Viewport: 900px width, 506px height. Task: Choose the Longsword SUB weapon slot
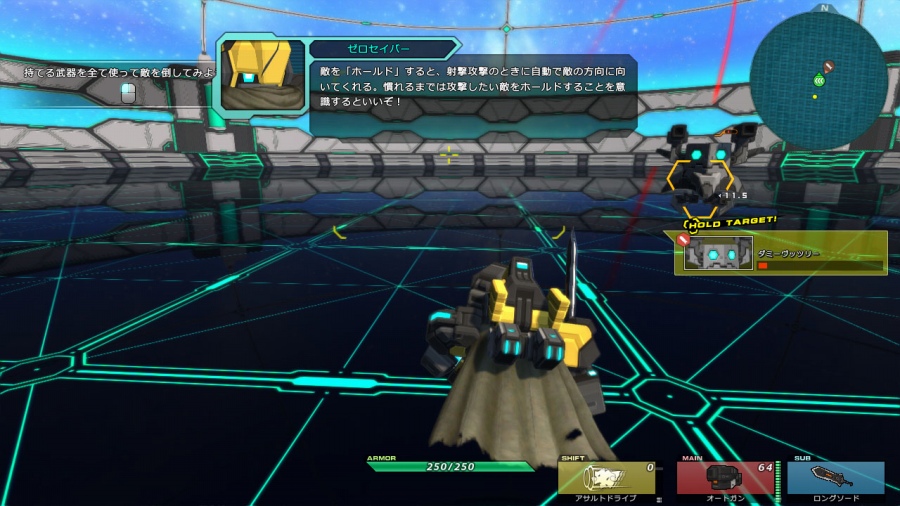click(x=835, y=478)
